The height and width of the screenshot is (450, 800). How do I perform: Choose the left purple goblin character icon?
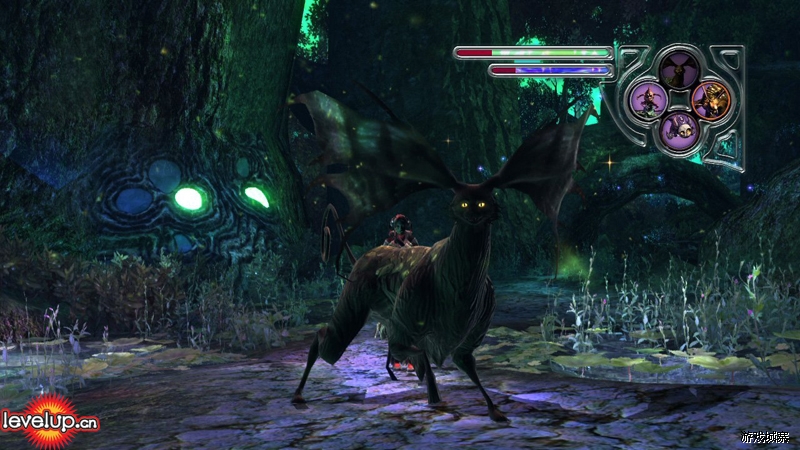648,99
